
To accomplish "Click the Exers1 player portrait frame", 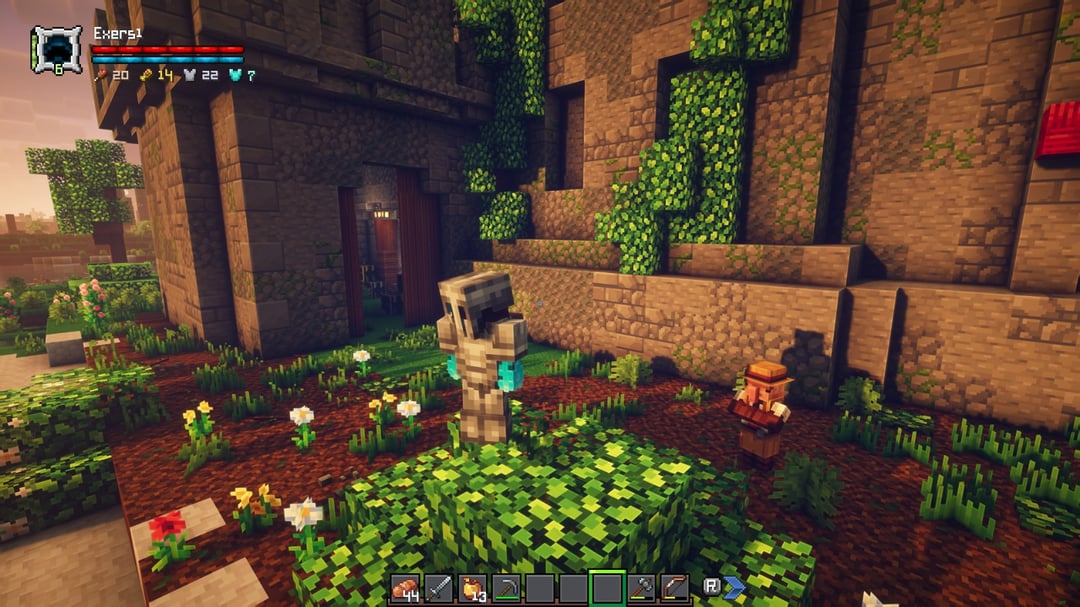I will click(x=56, y=50).
